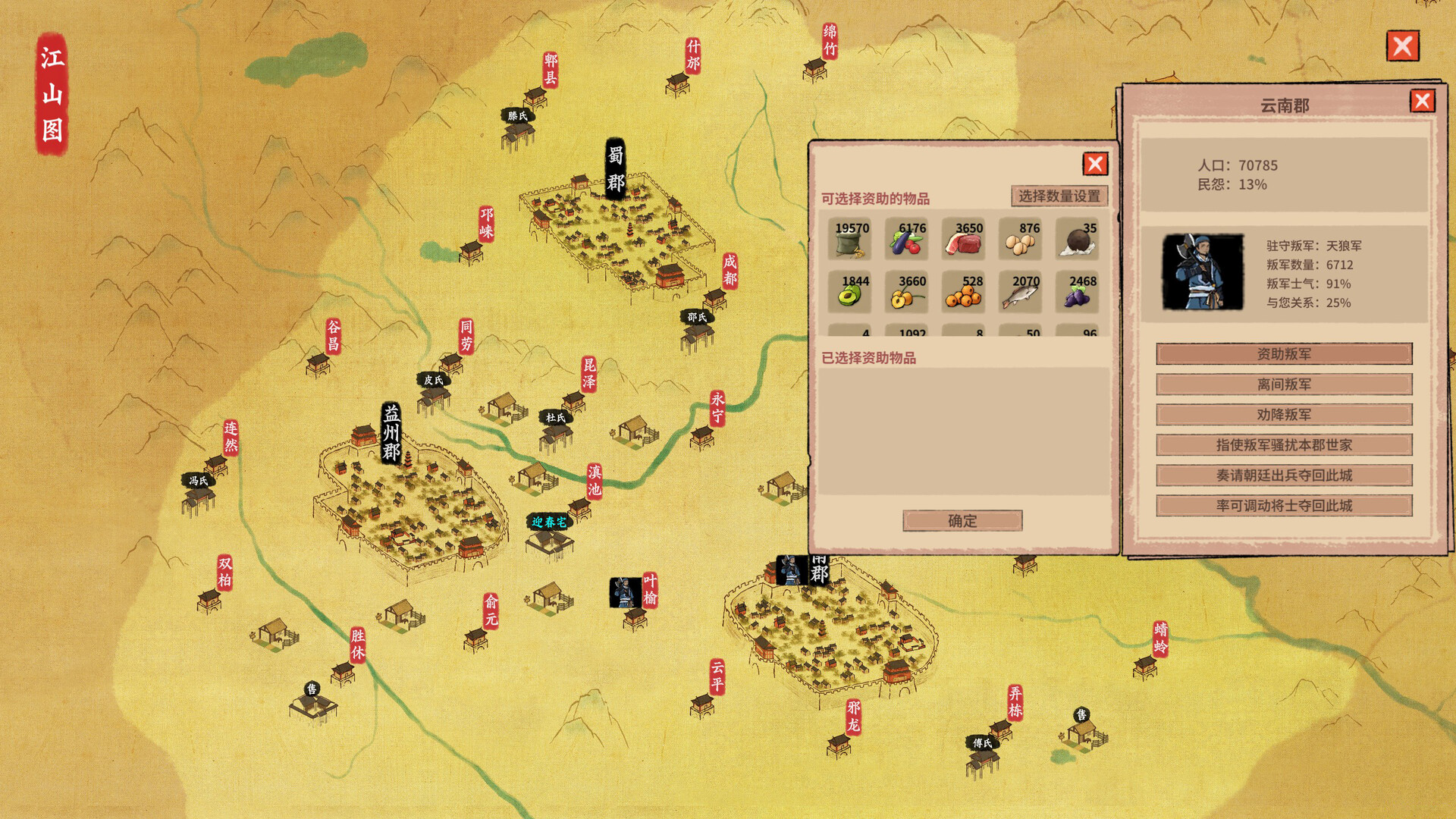This screenshot has height=819, width=1456.
Task: Select 奏请朝廷出兵夺回此城 action
Action: 1284,475
